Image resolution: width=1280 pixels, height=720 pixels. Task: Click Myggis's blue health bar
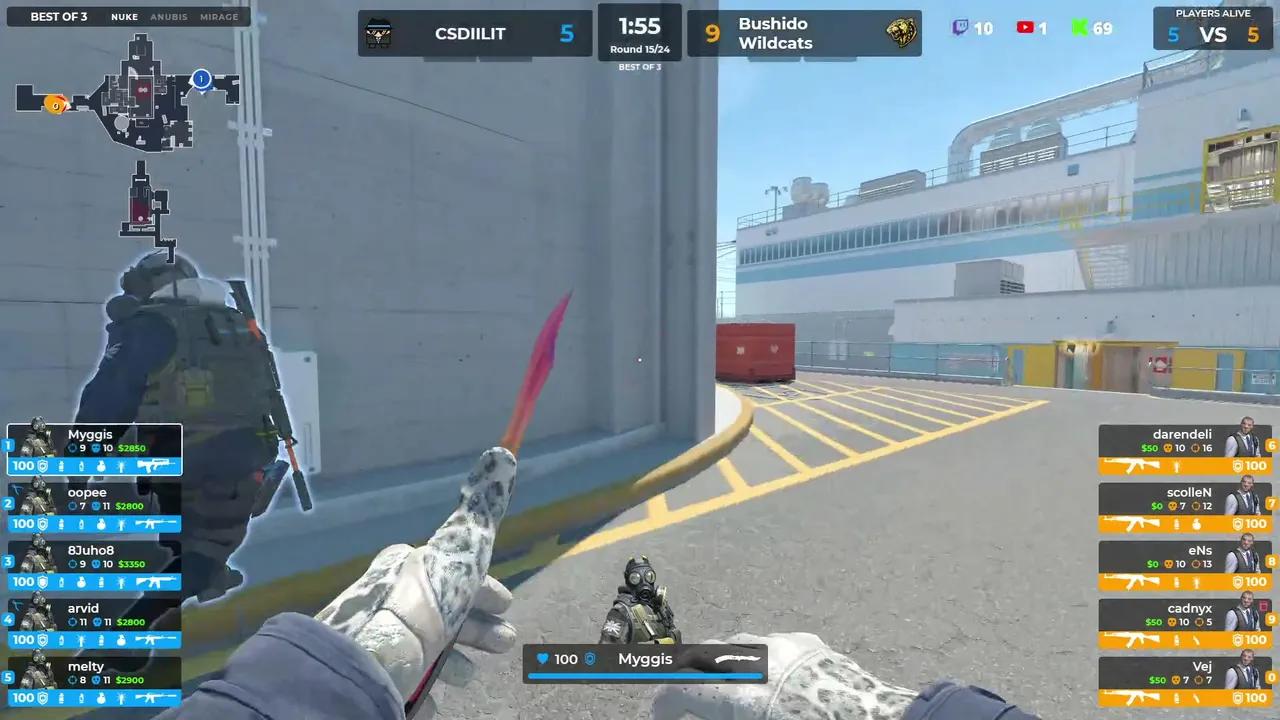click(x=643, y=674)
